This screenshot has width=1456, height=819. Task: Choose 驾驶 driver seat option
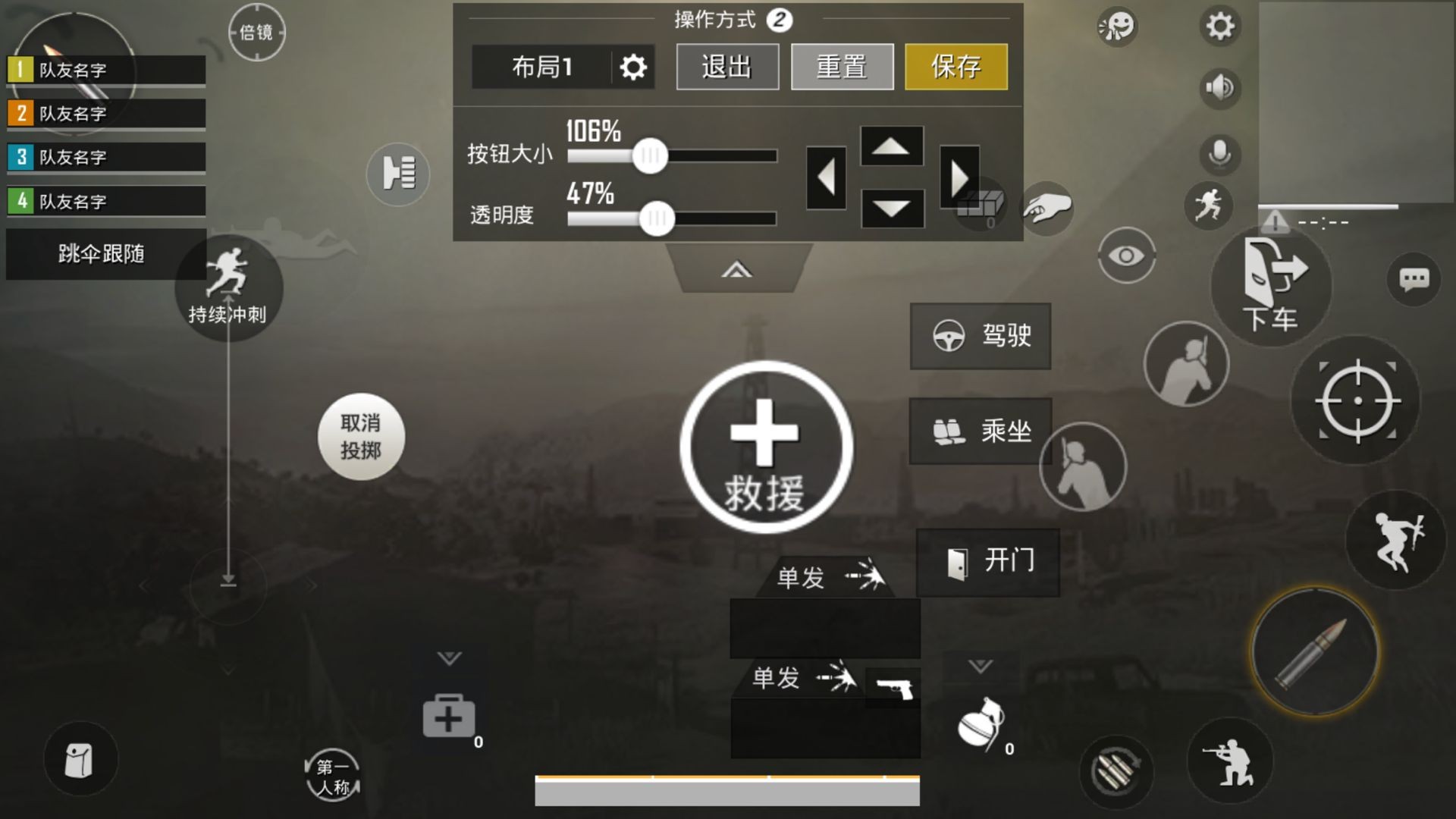pyautogui.click(x=980, y=336)
